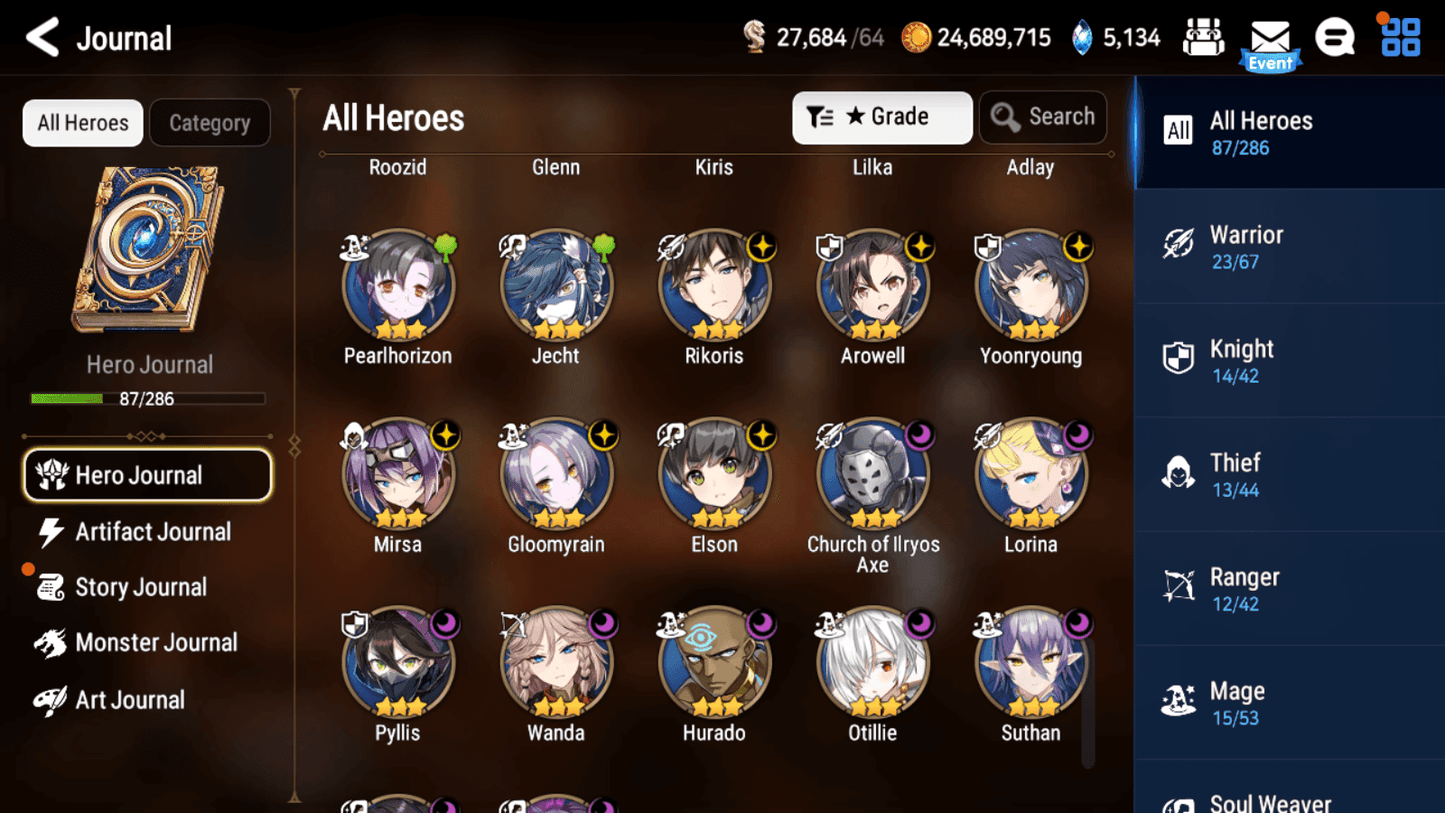The width and height of the screenshot is (1445, 813).
Task: Open the main menu grid
Action: coord(1398,36)
